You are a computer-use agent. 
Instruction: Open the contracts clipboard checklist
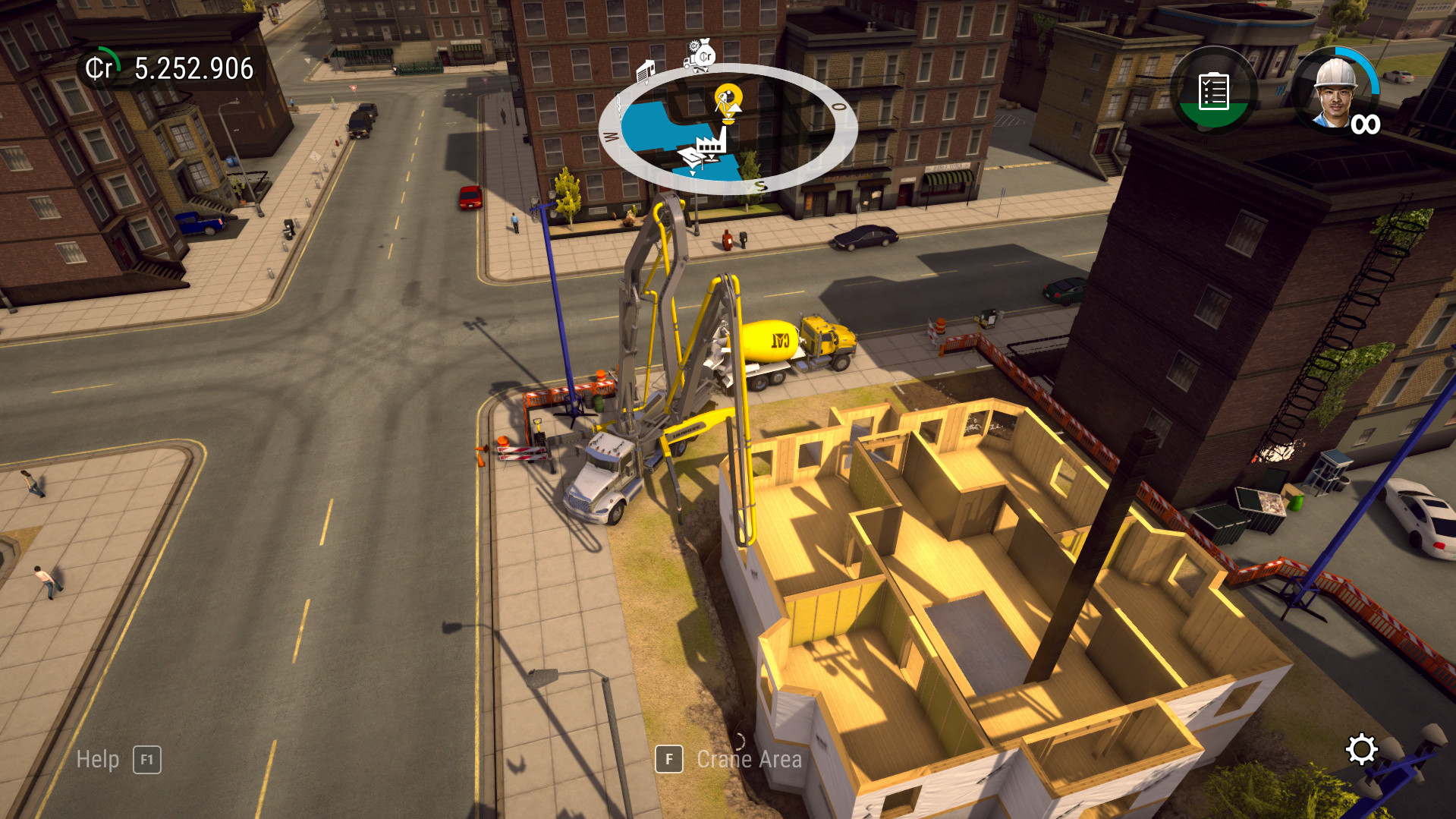pyautogui.click(x=1212, y=93)
